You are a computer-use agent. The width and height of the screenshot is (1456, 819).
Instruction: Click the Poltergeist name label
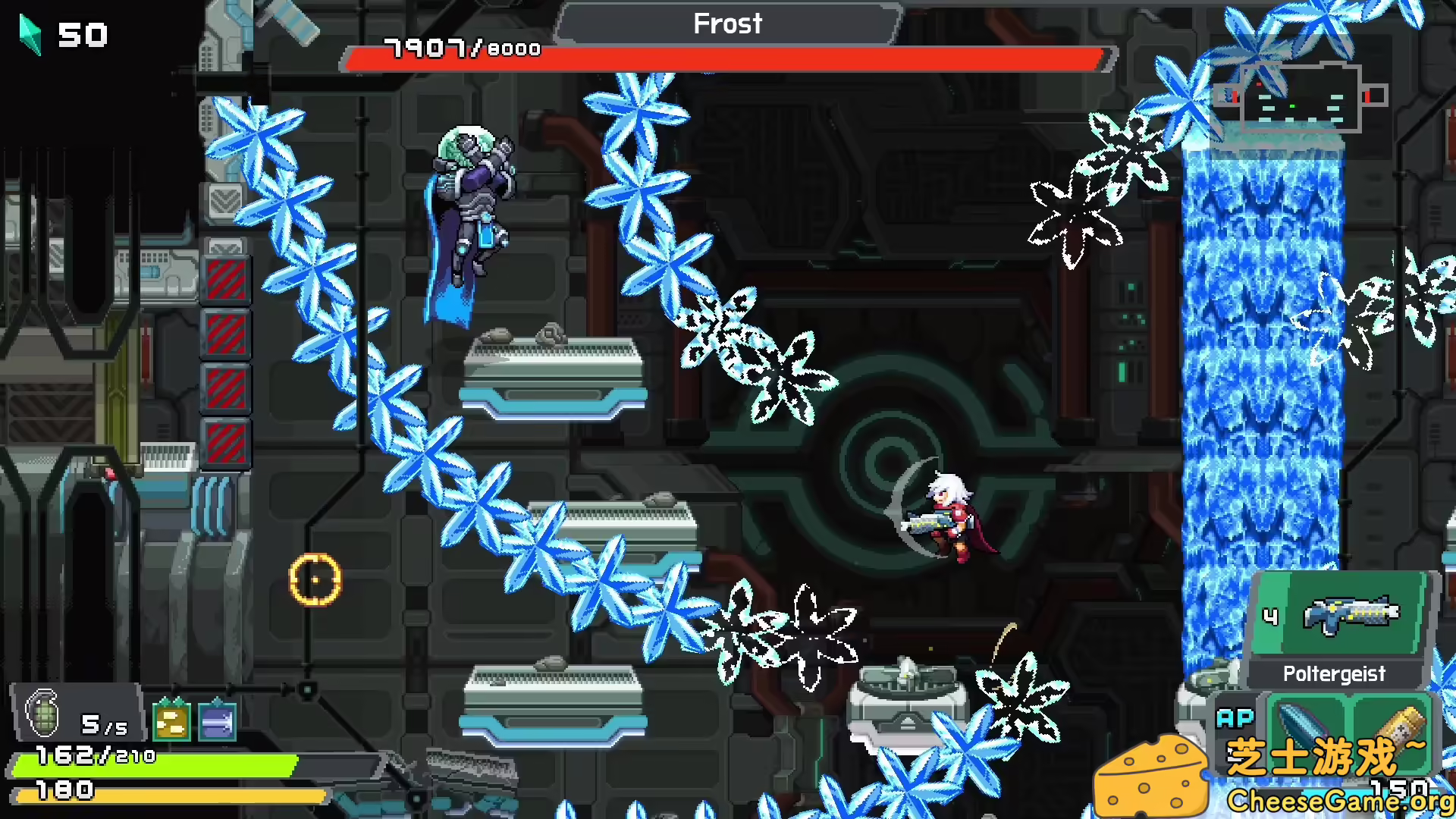pyautogui.click(x=1334, y=673)
